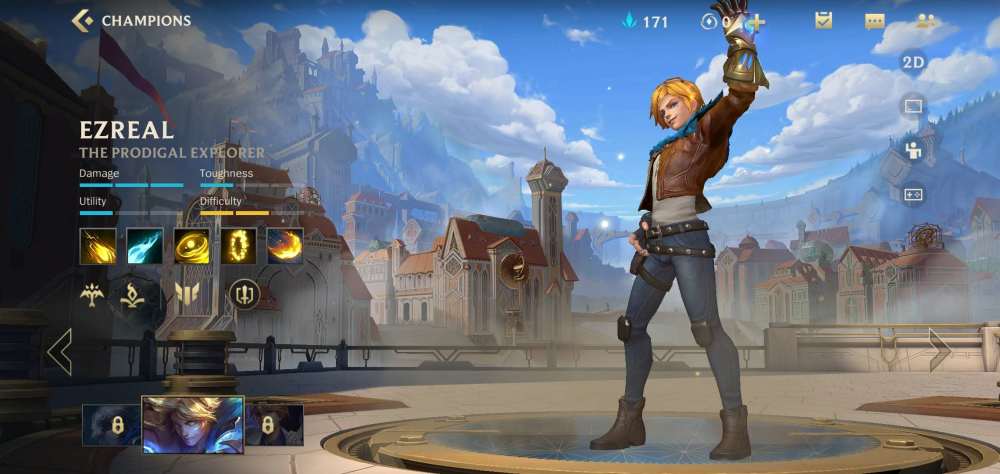
Task: Open the friends list icon
Action: coord(926,21)
